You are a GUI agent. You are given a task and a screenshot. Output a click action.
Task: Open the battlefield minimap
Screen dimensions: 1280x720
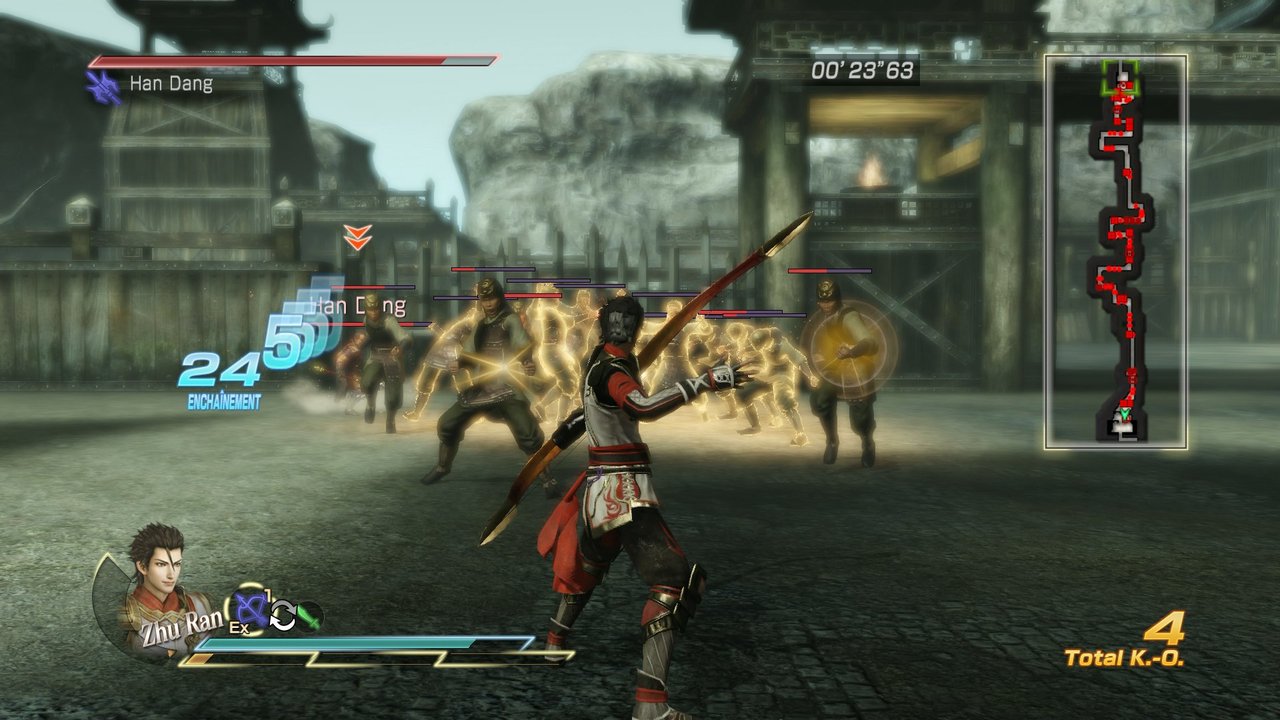click(x=1116, y=252)
